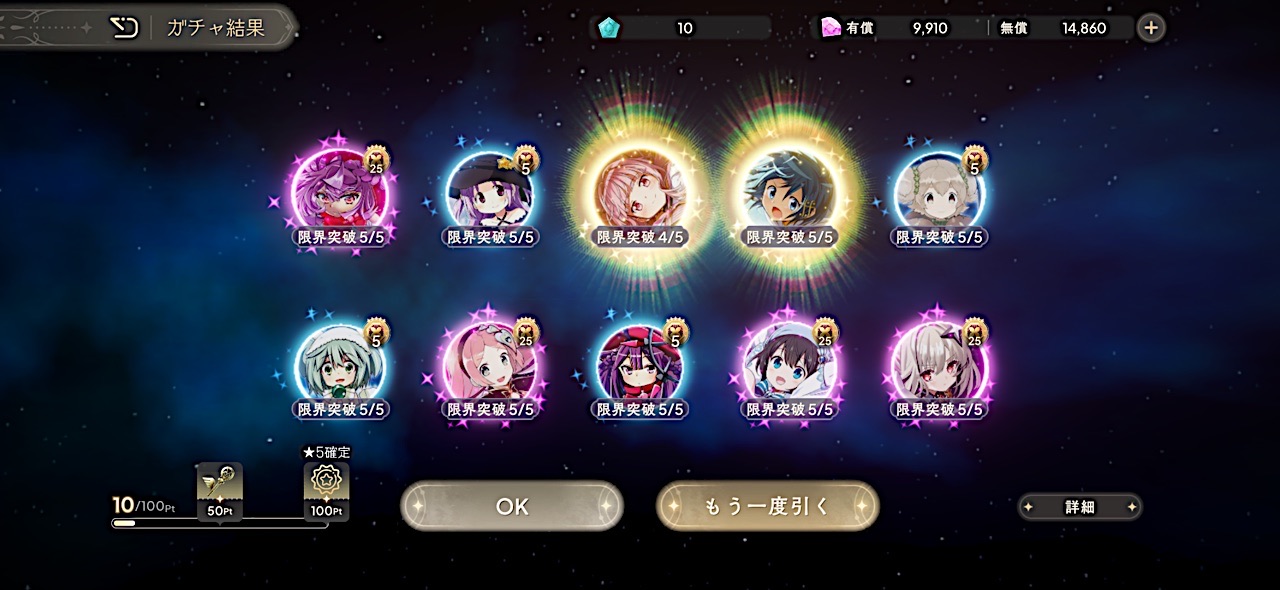Image resolution: width=1280 pixels, height=590 pixels.
Task: Select the pink-haired character portrait
Action: pos(490,362)
